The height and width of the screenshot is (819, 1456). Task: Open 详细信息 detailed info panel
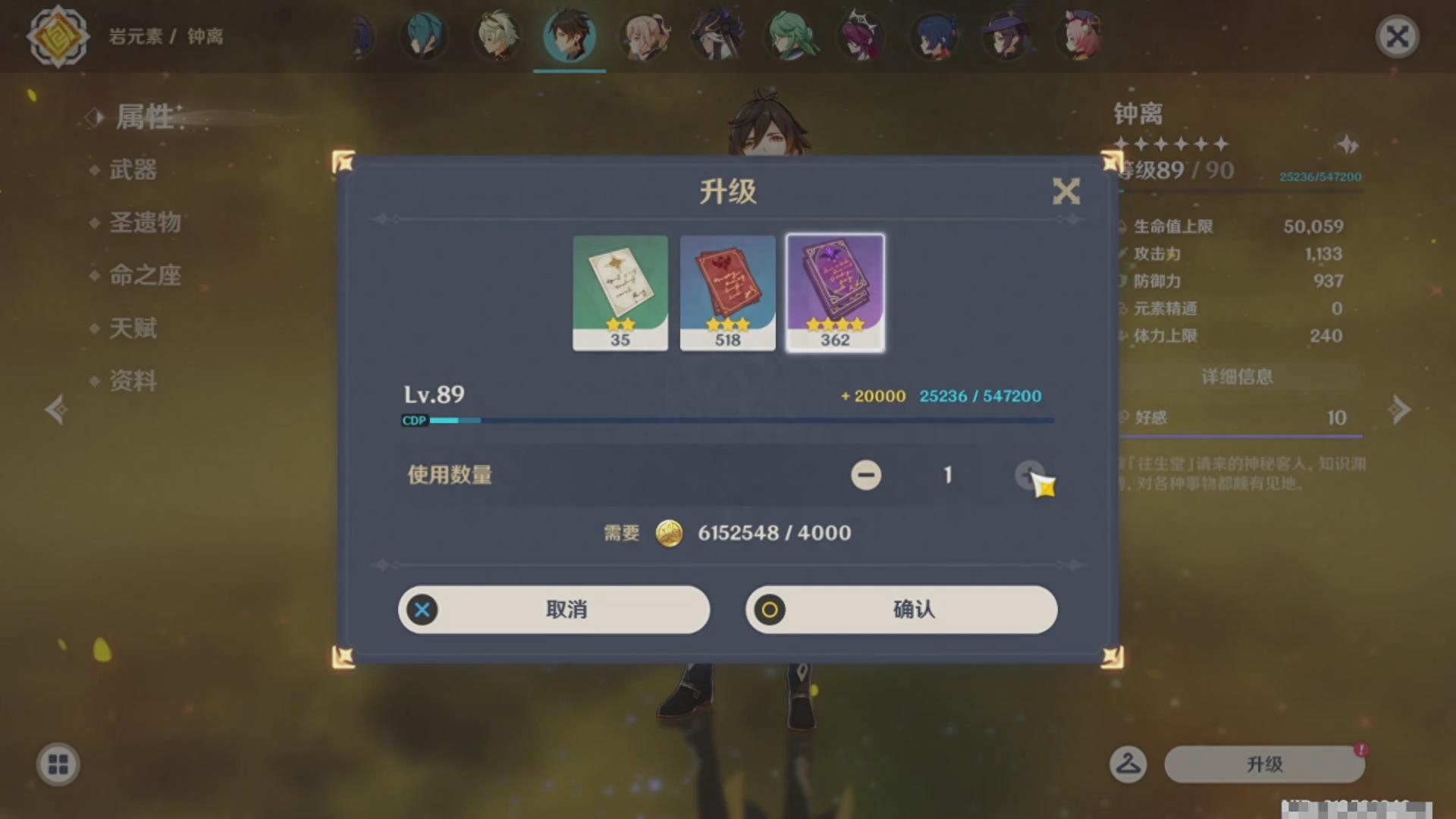1236,377
